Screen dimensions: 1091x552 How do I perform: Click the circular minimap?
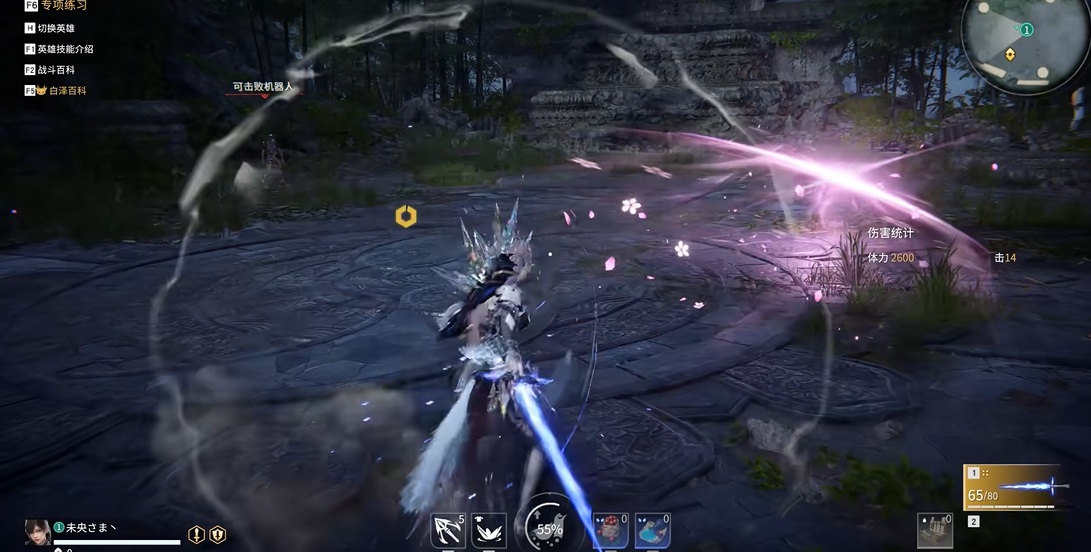1010,41
